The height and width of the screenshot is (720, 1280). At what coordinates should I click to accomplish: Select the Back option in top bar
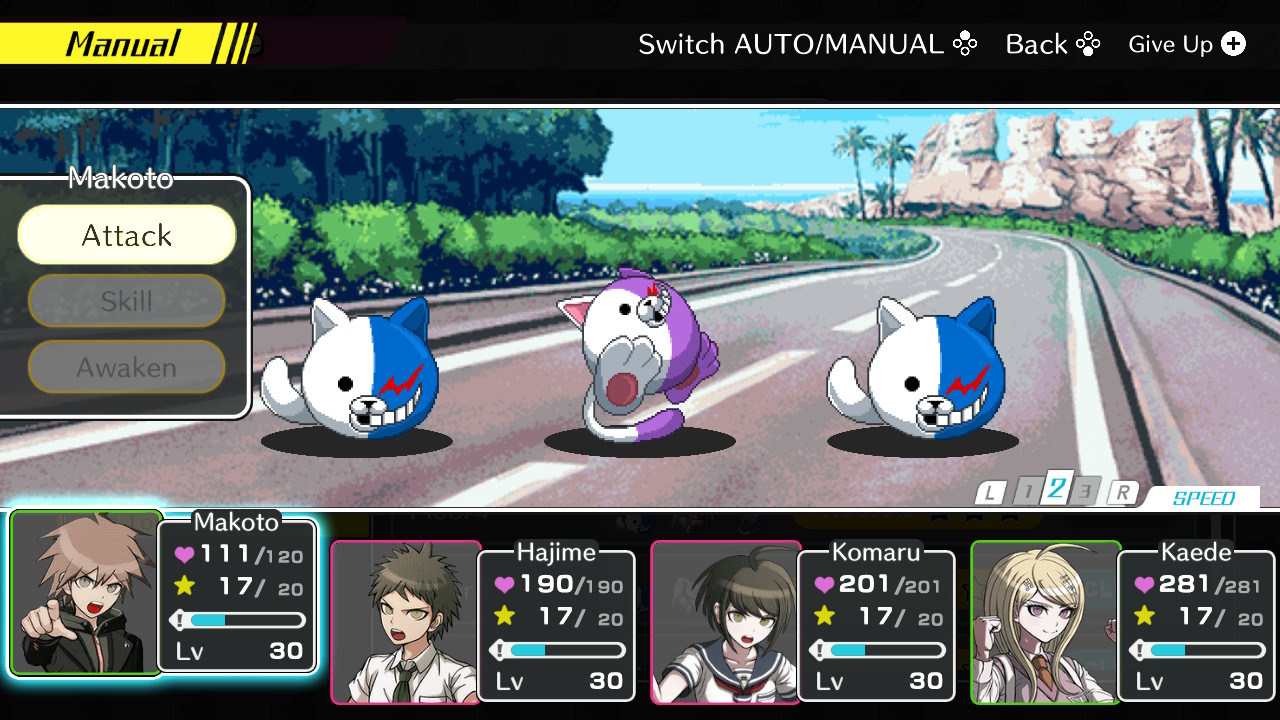point(1038,44)
